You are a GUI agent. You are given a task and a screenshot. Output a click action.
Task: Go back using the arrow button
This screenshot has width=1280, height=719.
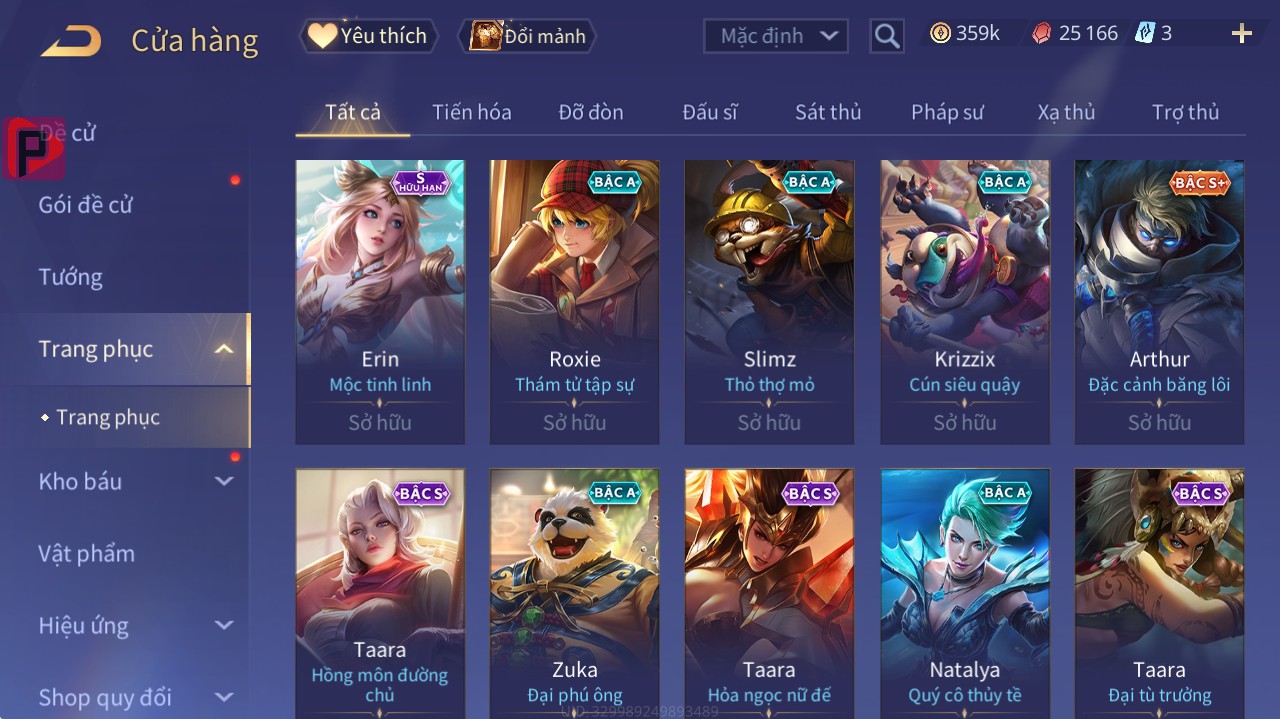pos(71,40)
